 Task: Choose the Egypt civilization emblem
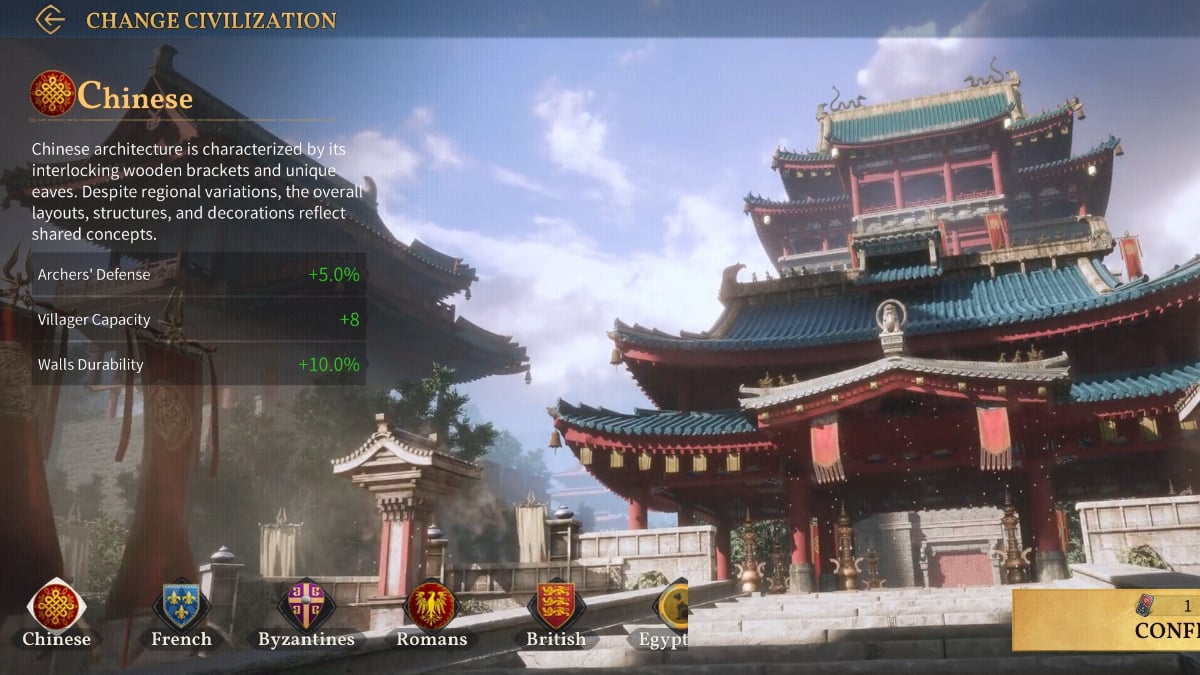tap(671, 607)
